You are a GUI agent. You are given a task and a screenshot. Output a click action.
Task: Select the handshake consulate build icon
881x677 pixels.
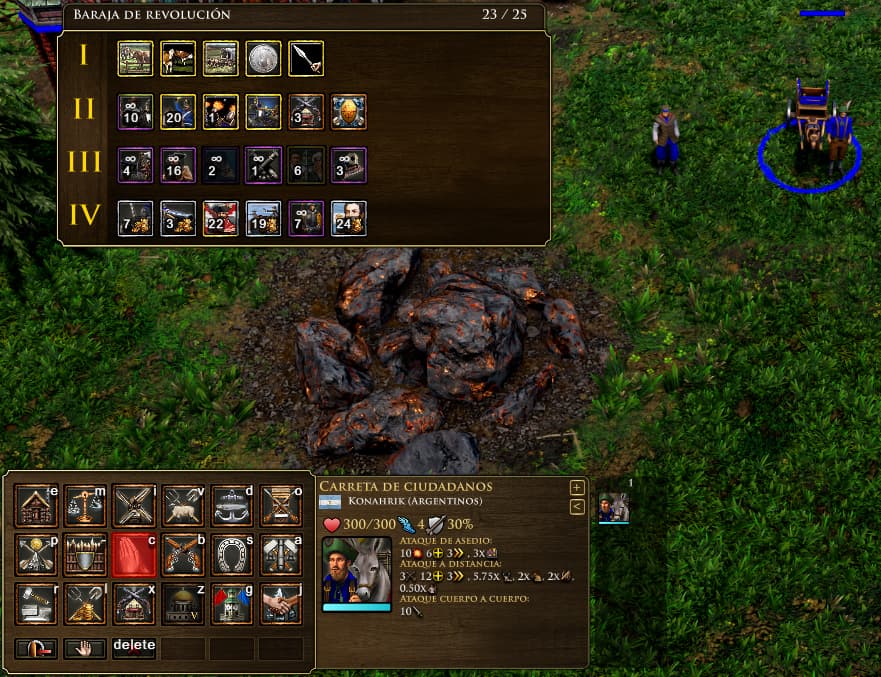pyautogui.click(x=281, y=603)
